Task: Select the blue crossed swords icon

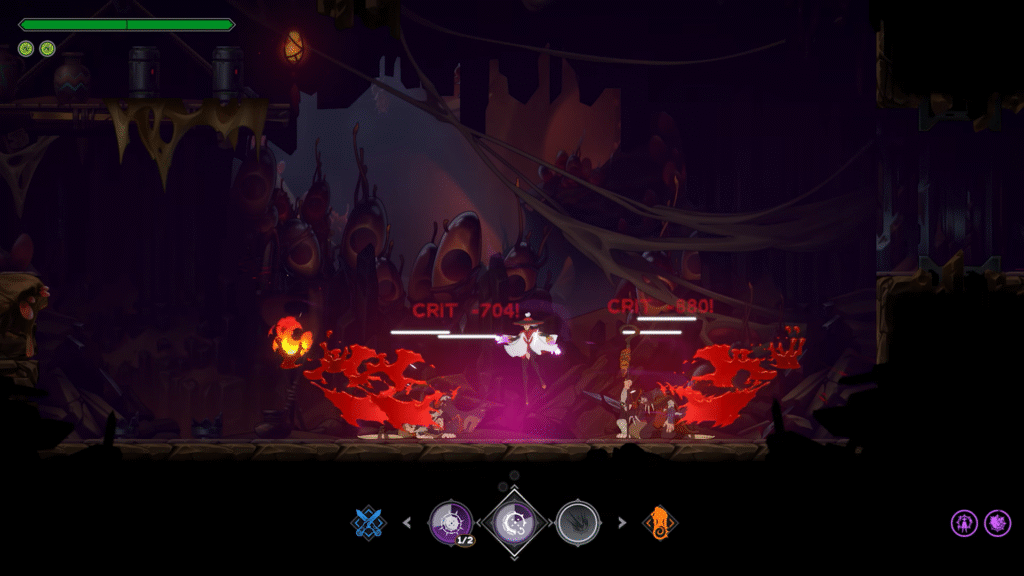Action: click(368, 521)
